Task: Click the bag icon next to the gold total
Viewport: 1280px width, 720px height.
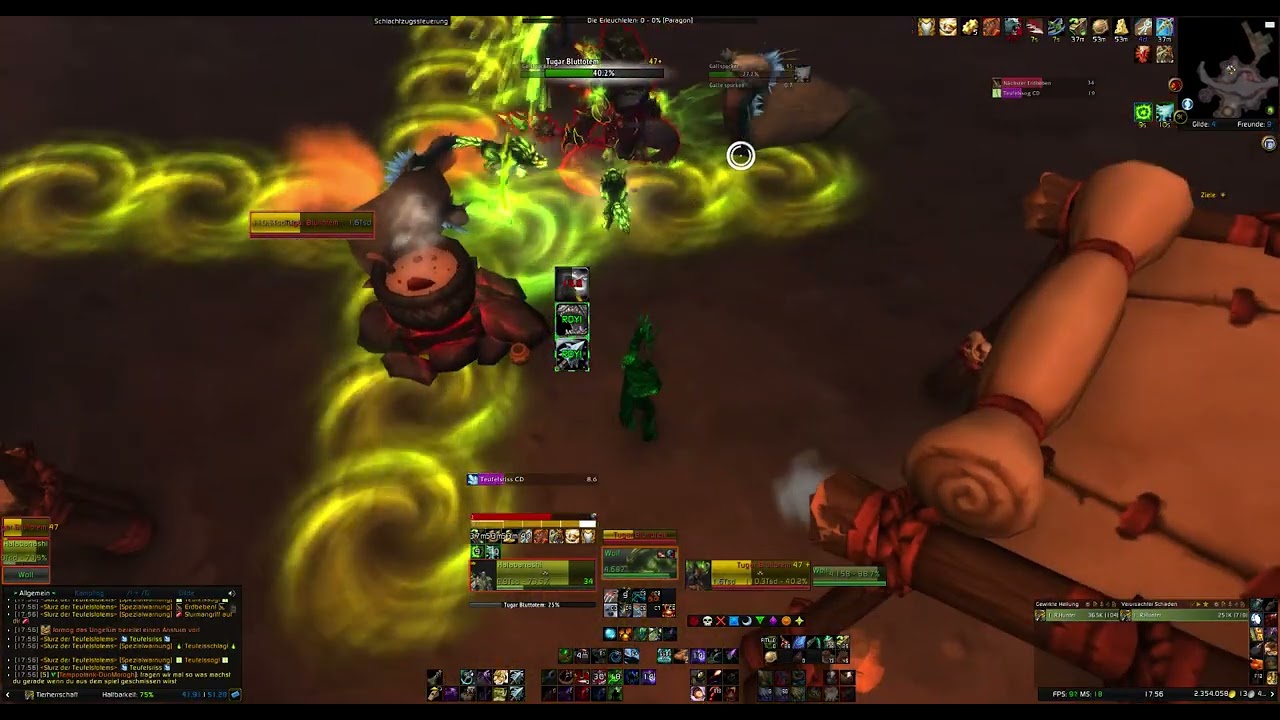Action: [x=235, y=696]
